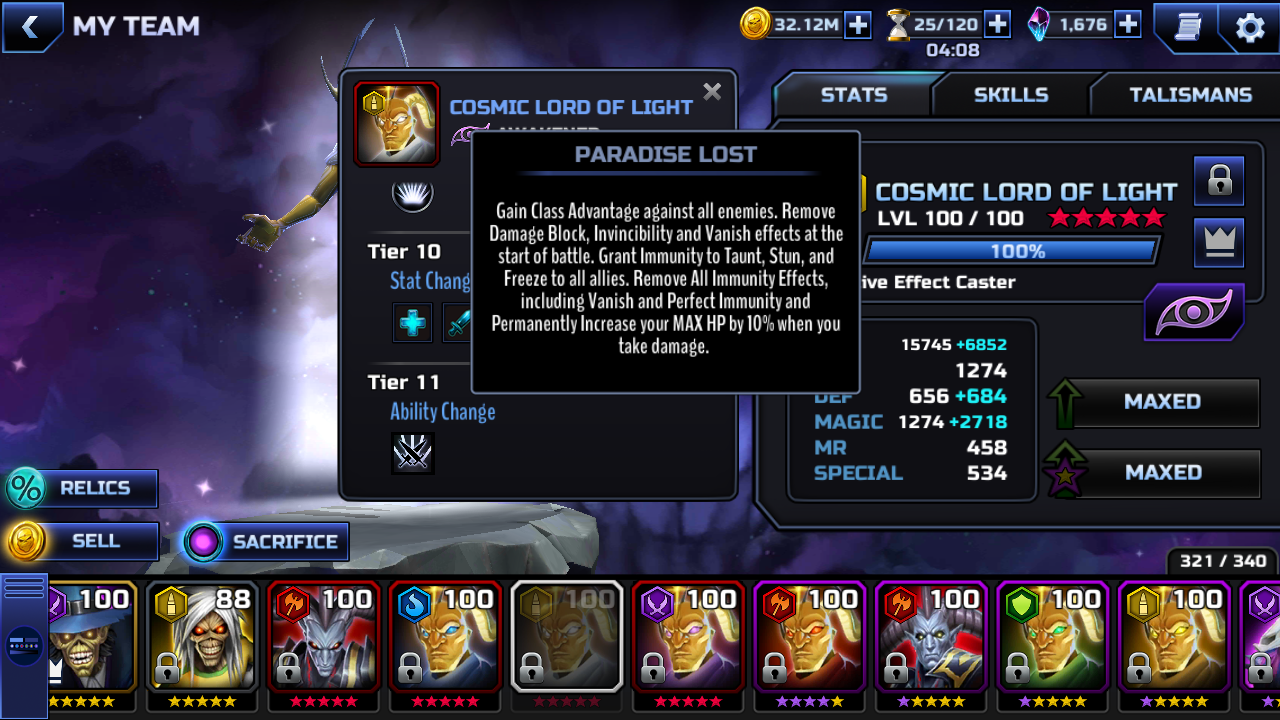Open the Relics menu
This screenshot has height=720, width=1280.
[x=82, y=488]
